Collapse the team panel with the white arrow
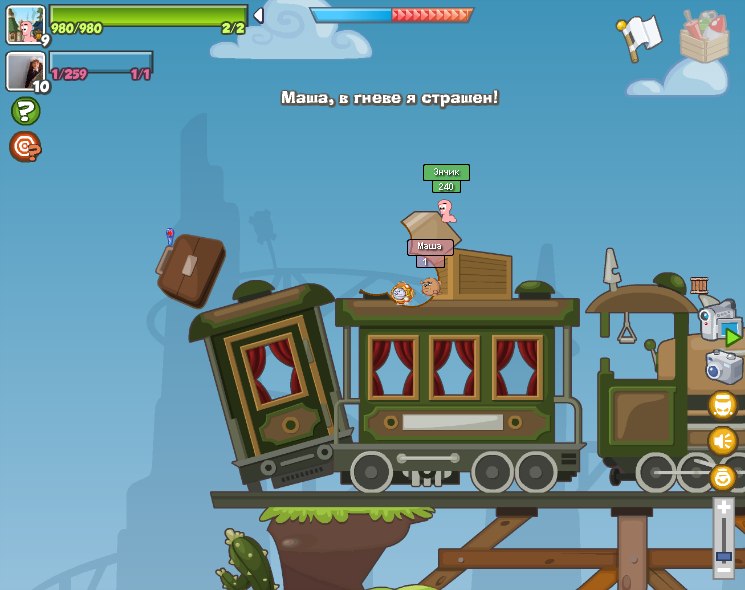The height and width of the screenshot is (590, 745). [x=258, y=15]
